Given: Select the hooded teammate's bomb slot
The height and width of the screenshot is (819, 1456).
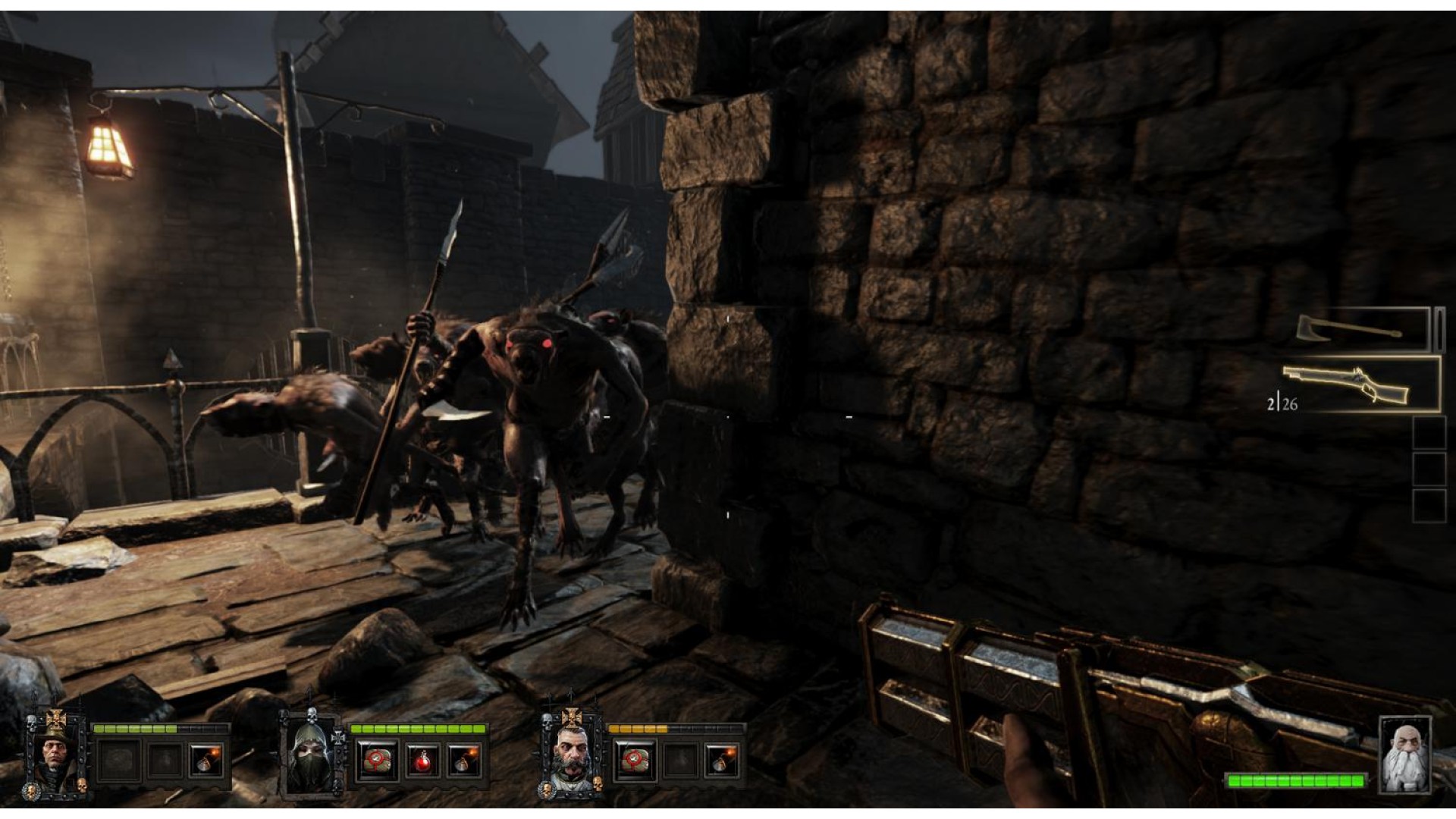Looking at the screenshot, I should coord(464,760).
